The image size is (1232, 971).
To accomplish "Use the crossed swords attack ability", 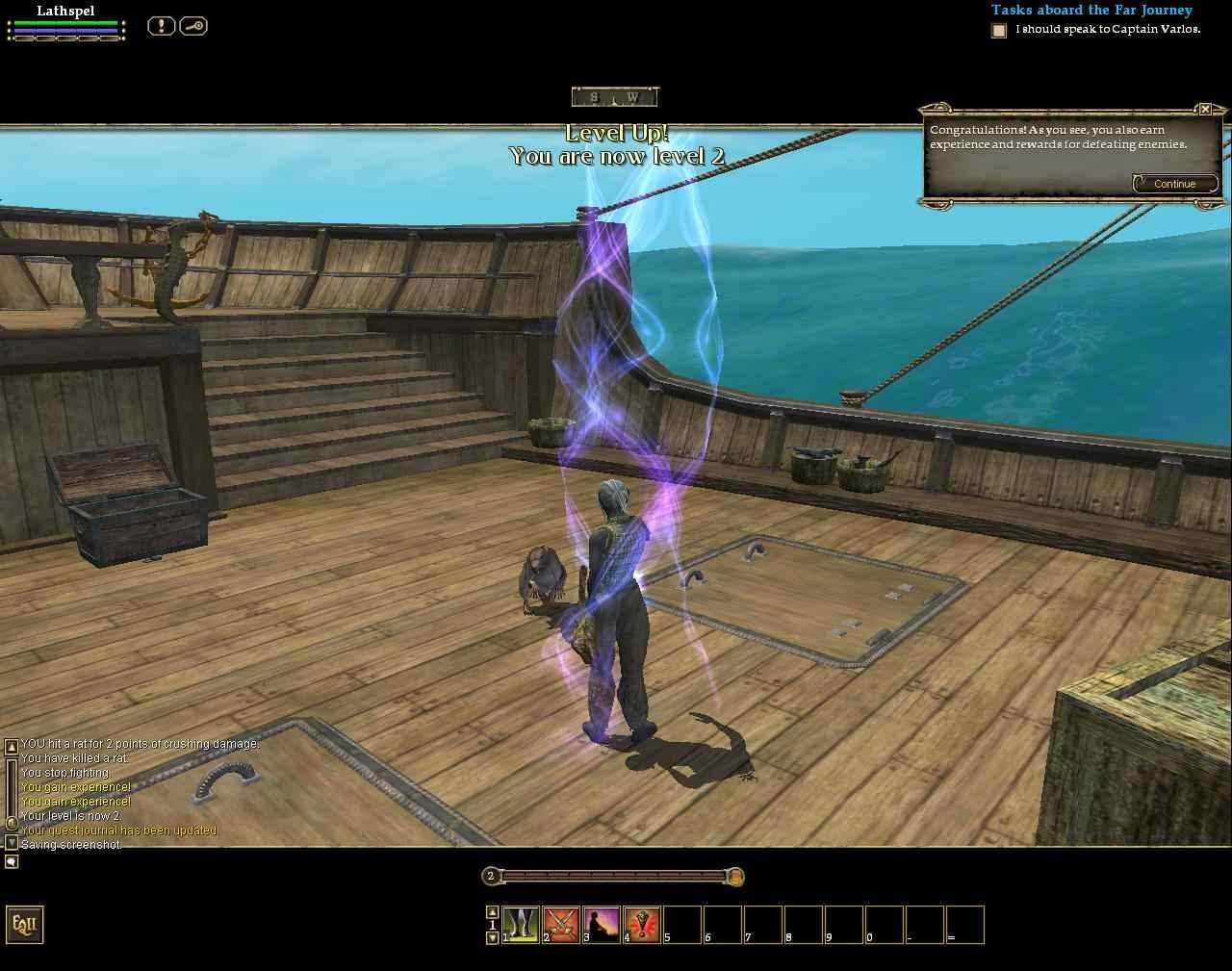I will click(x=561, y=924).
